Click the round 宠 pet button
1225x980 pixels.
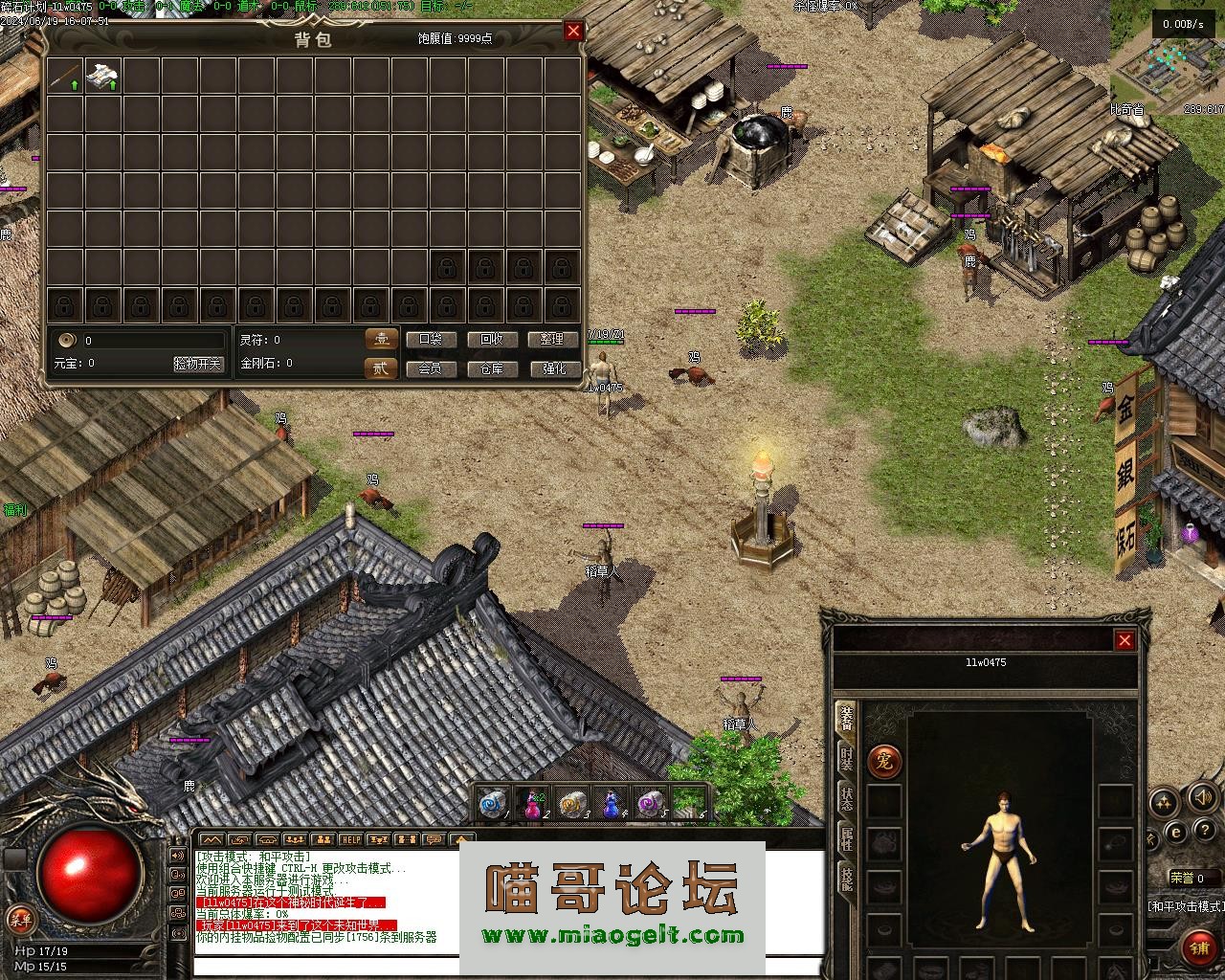pyautogui.click(x=884, y=762)
